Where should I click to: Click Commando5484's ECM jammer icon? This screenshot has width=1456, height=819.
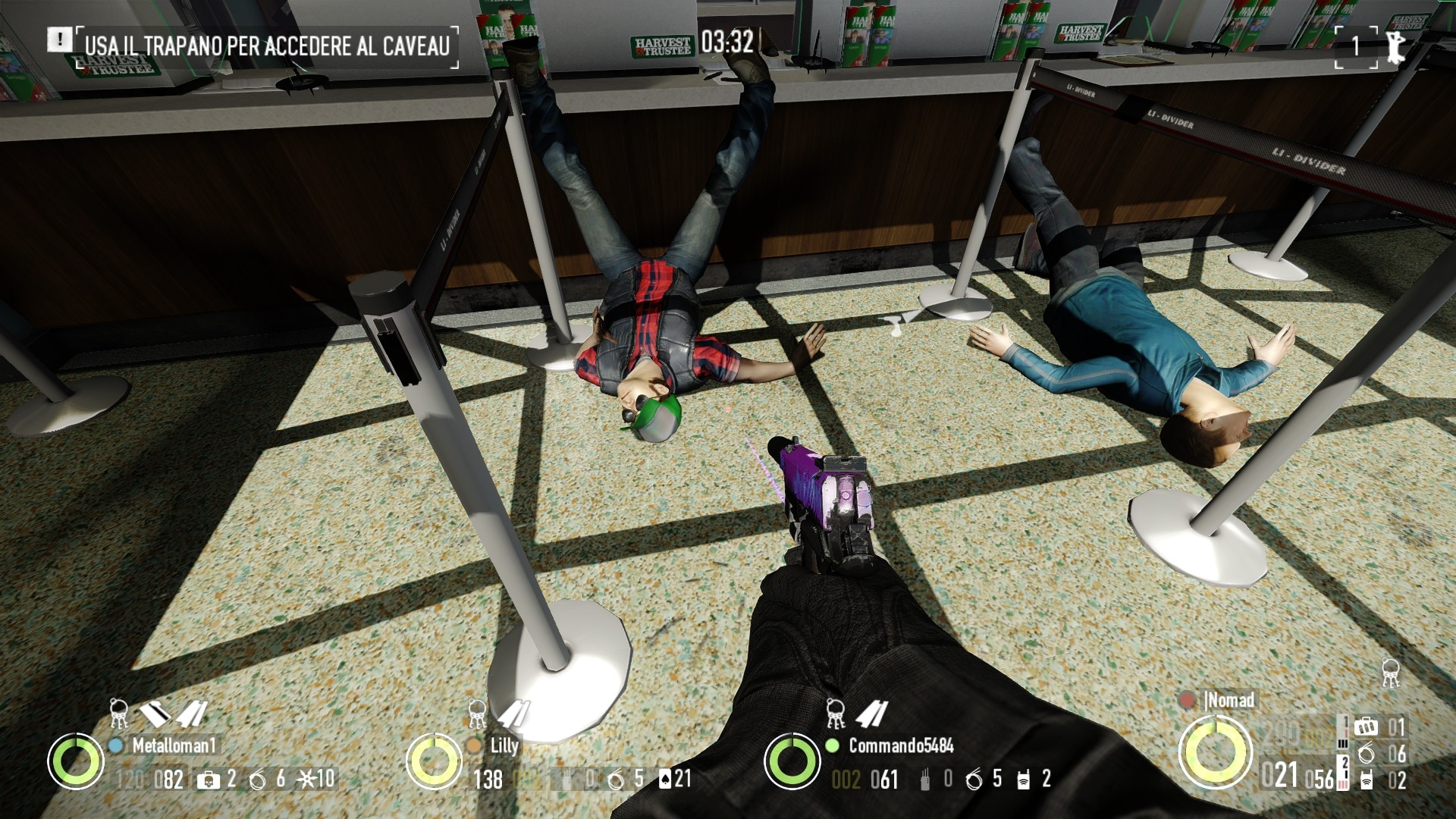click(1024, 779)
